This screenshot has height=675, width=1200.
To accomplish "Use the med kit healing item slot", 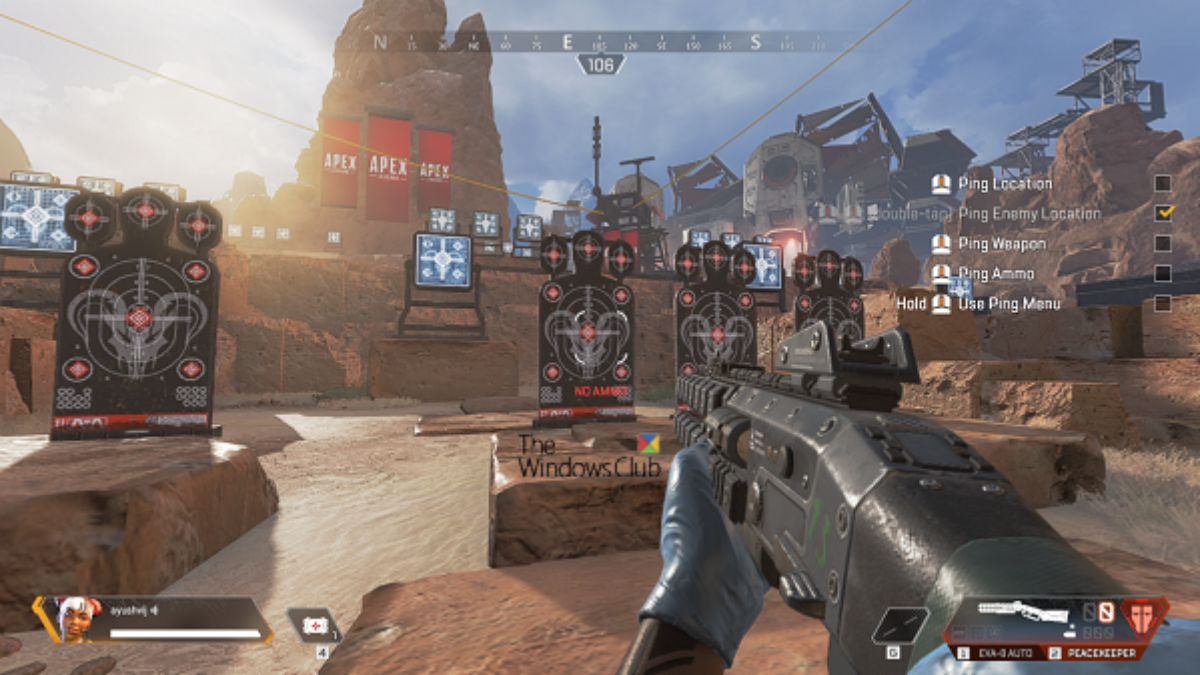I will pyautogui.click(x=315, y=626).
